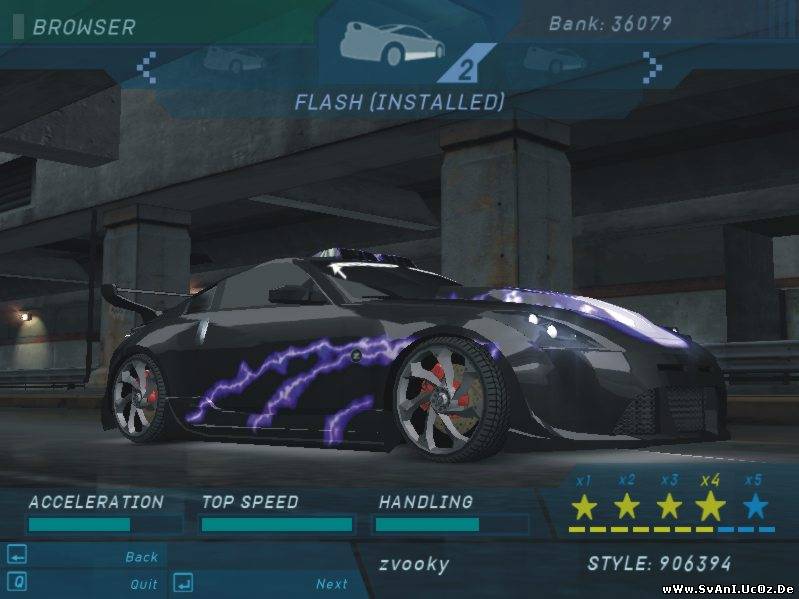Proceed with the Next button
The width and height of the screenshot is (799, 599).
(x=331, y=584)
